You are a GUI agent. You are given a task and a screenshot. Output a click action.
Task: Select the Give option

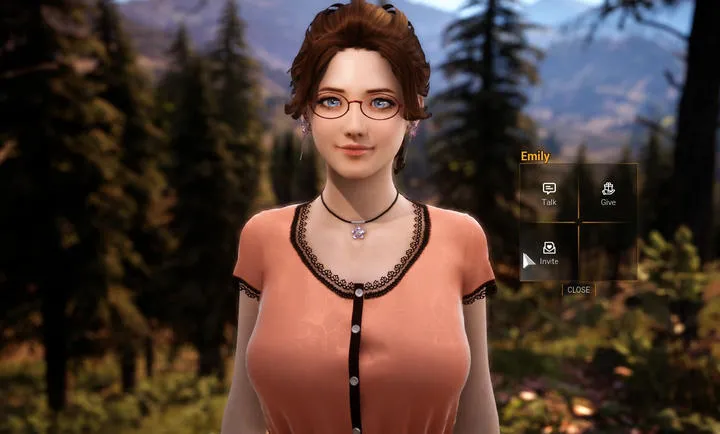point(608,193)
